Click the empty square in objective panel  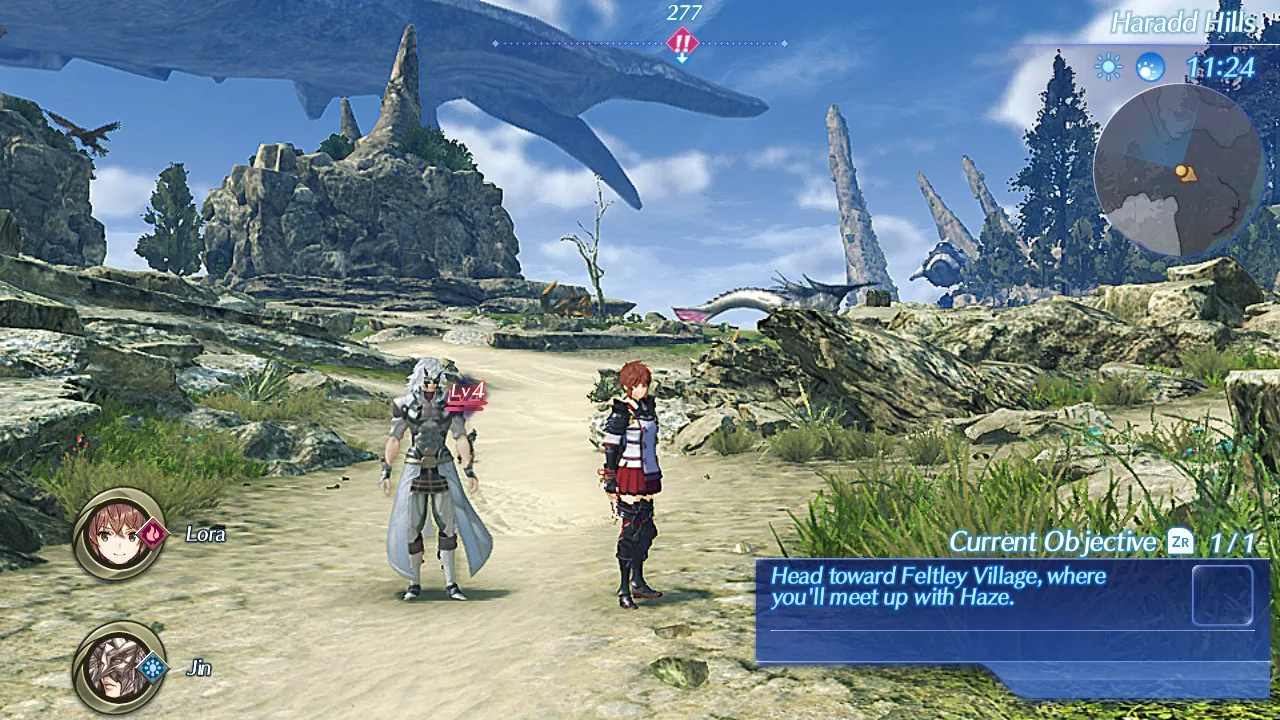click(x=1222, y=596)
